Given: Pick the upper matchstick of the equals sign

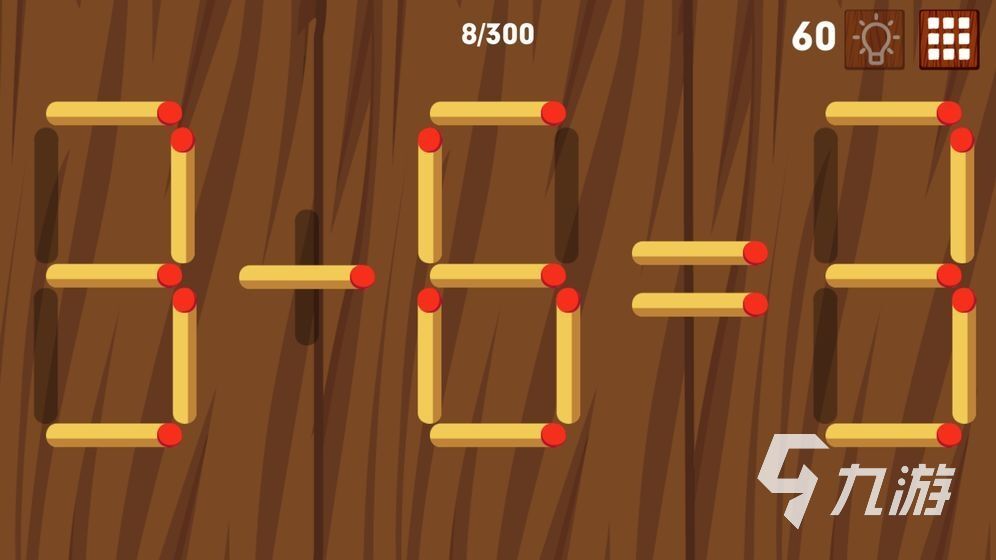Looking at the screenshot, I should (x=699, y=253).
